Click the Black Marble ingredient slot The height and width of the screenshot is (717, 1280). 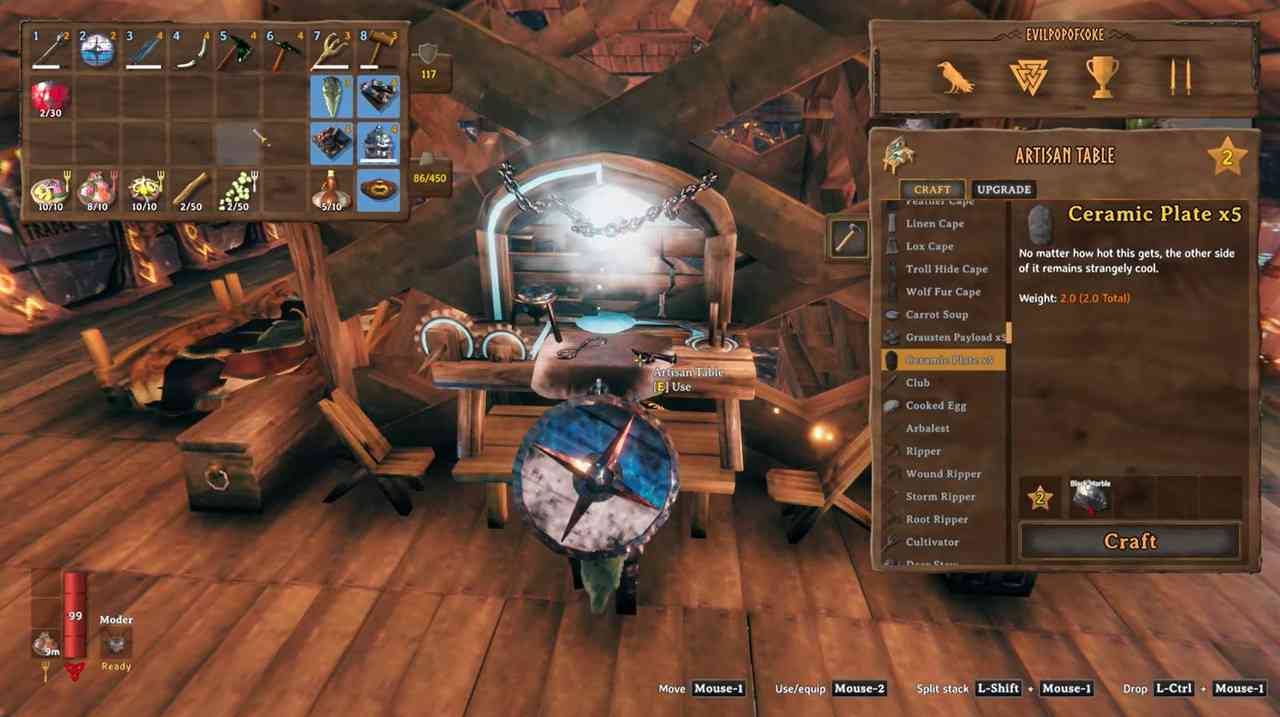point(1089,497)
